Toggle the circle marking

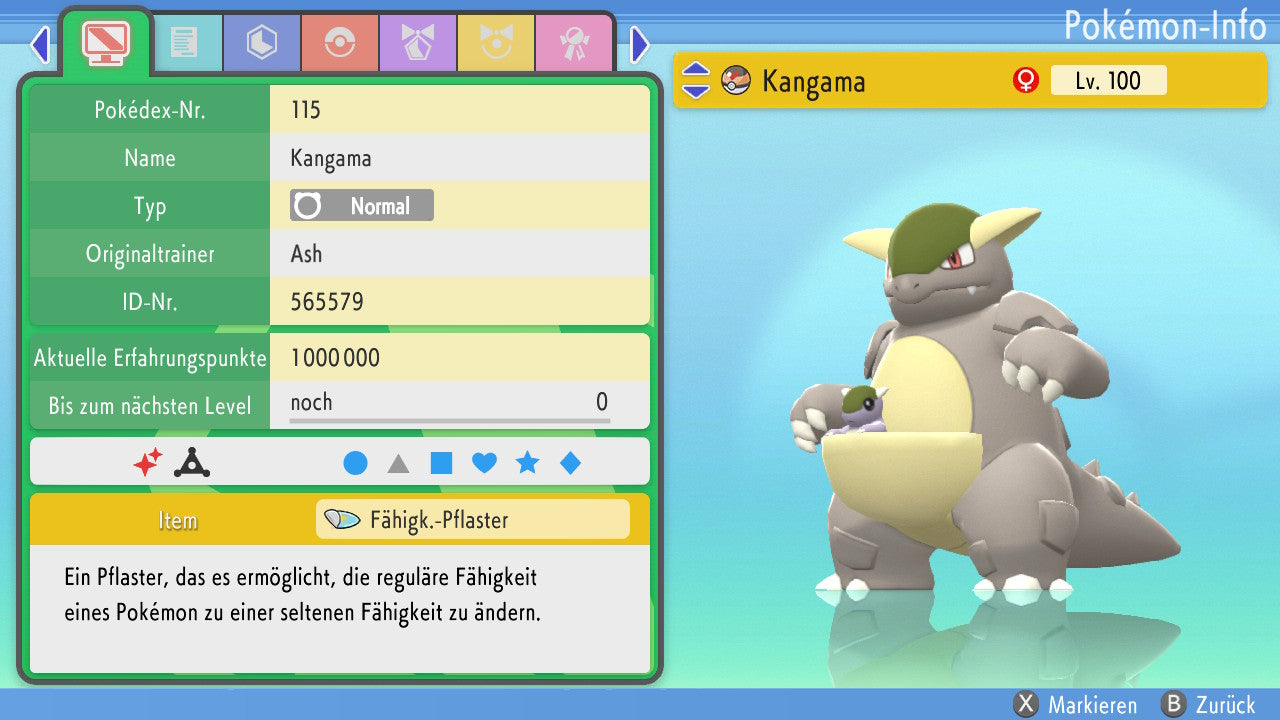(x=355, y=463)
